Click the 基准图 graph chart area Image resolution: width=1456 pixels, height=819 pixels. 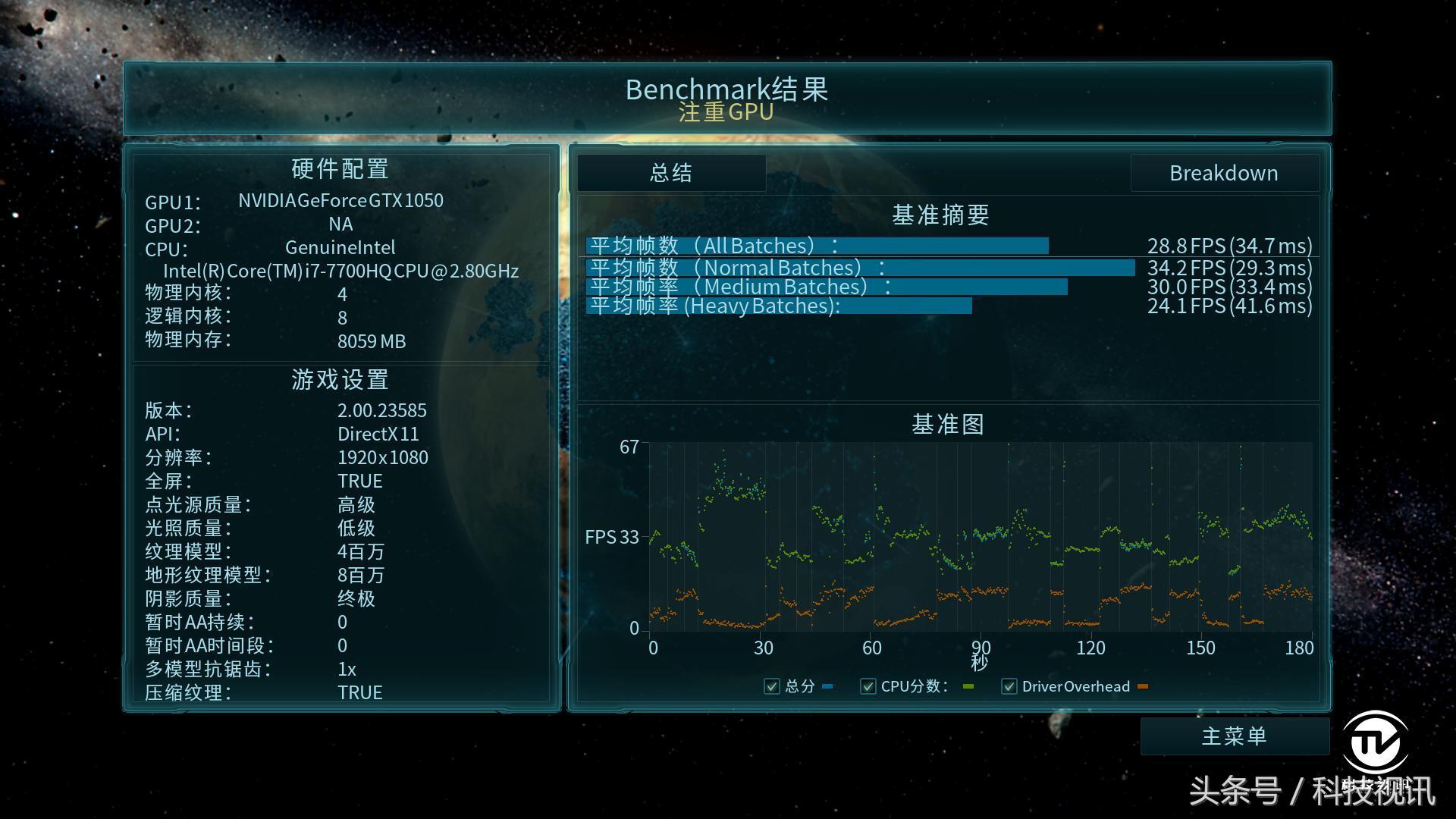978,538
